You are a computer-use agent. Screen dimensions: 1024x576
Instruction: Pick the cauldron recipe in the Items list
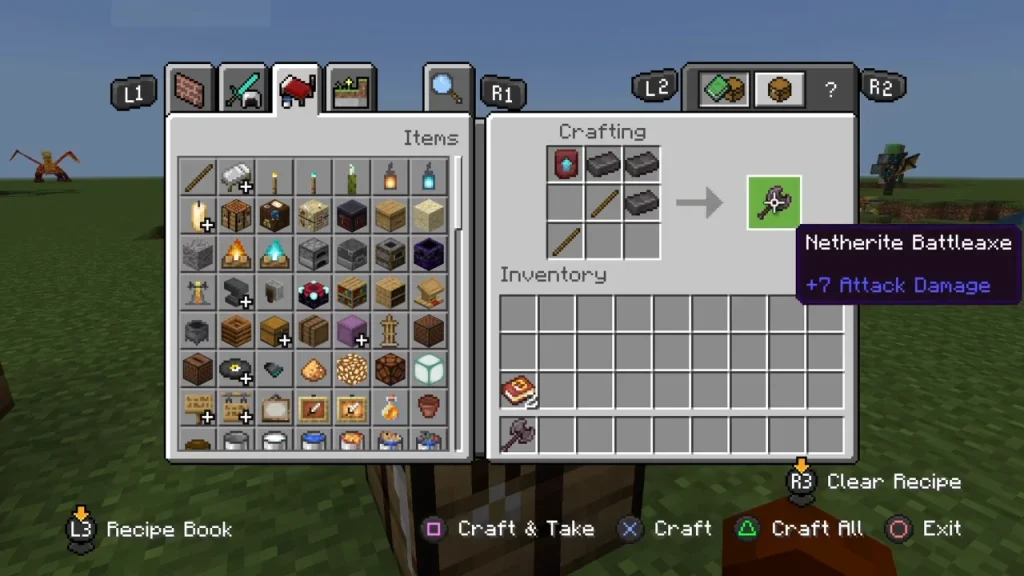[198, 331]
